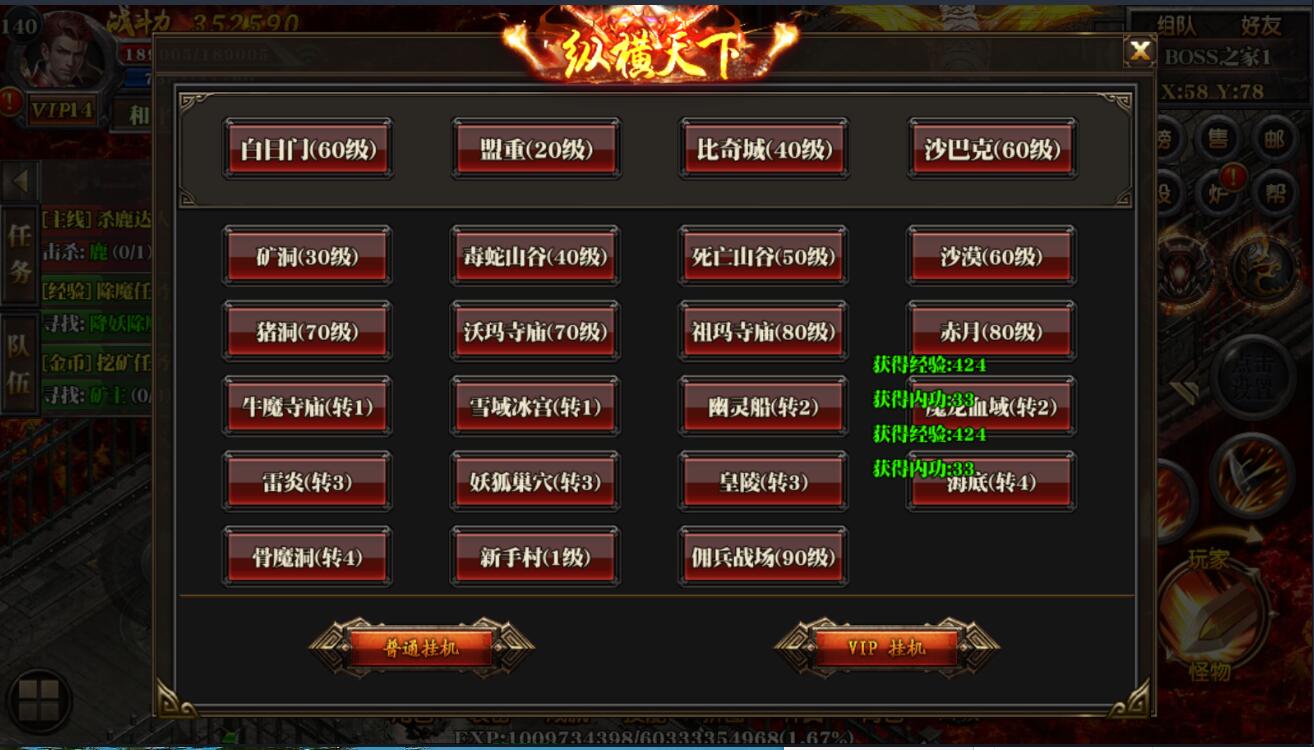Select 毒蛇山谷(40级) map
This screenshot has width=1314, height=750.
coord(535,256)
